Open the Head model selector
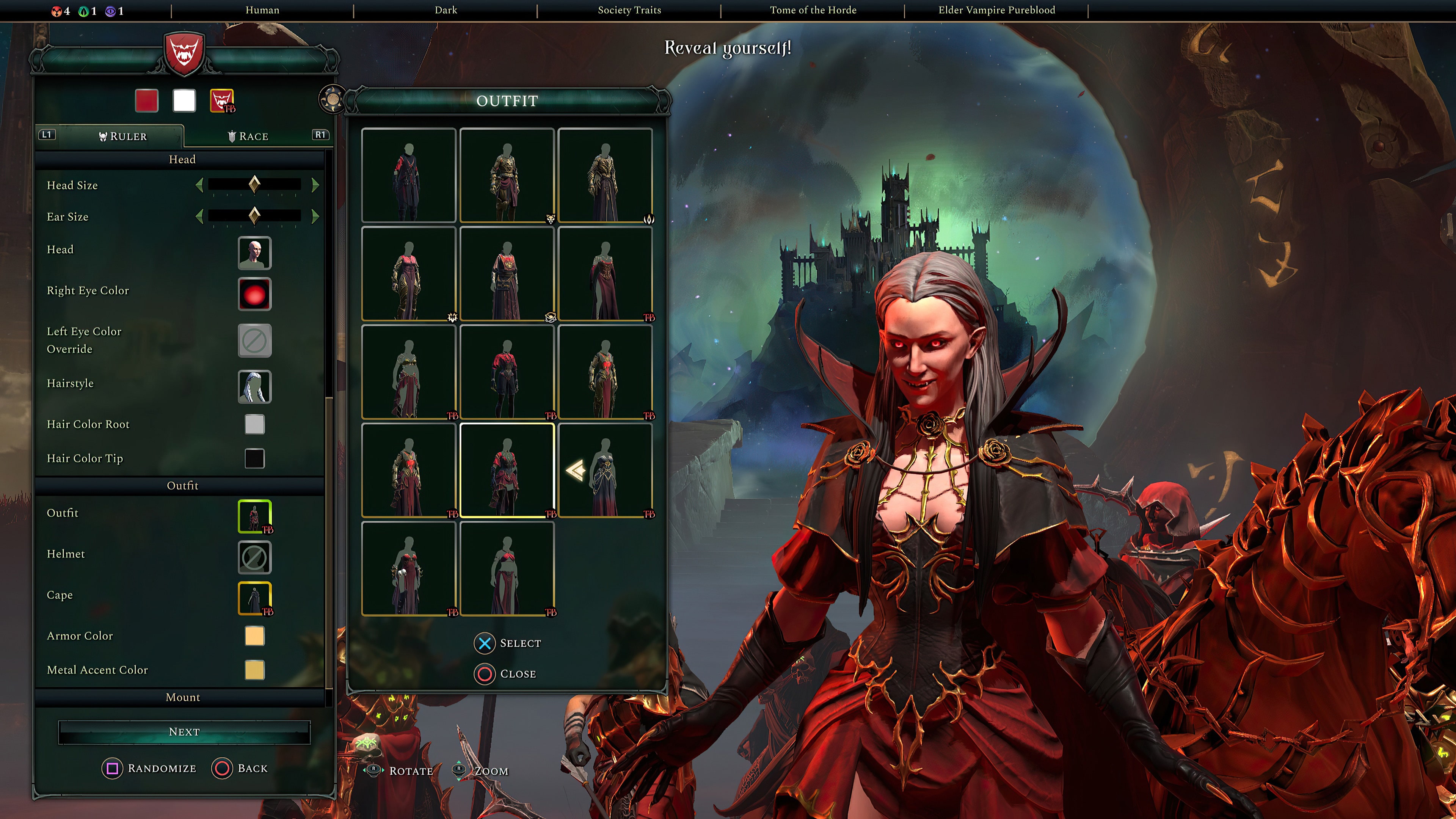The height and width of the screenshot is (819, 1456). pyautogui.click(x=254, y=253)
